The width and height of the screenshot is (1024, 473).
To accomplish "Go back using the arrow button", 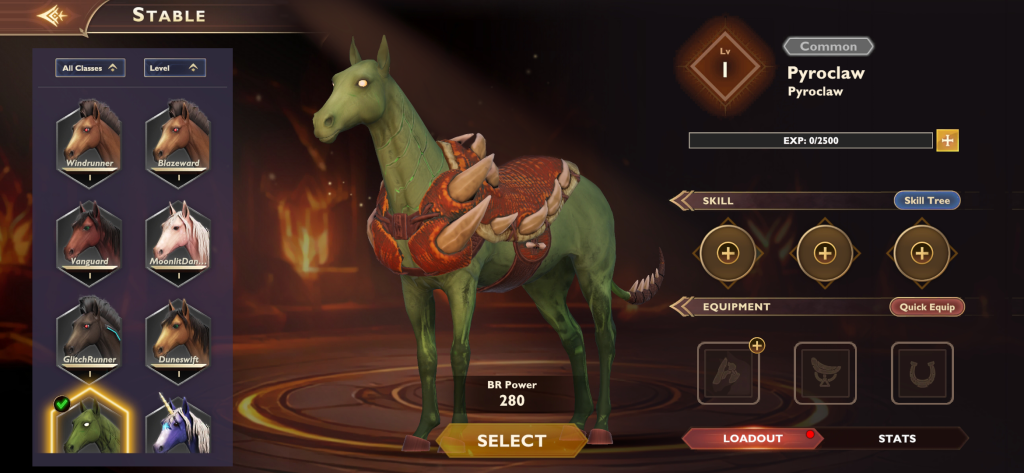I will point(51,16).
